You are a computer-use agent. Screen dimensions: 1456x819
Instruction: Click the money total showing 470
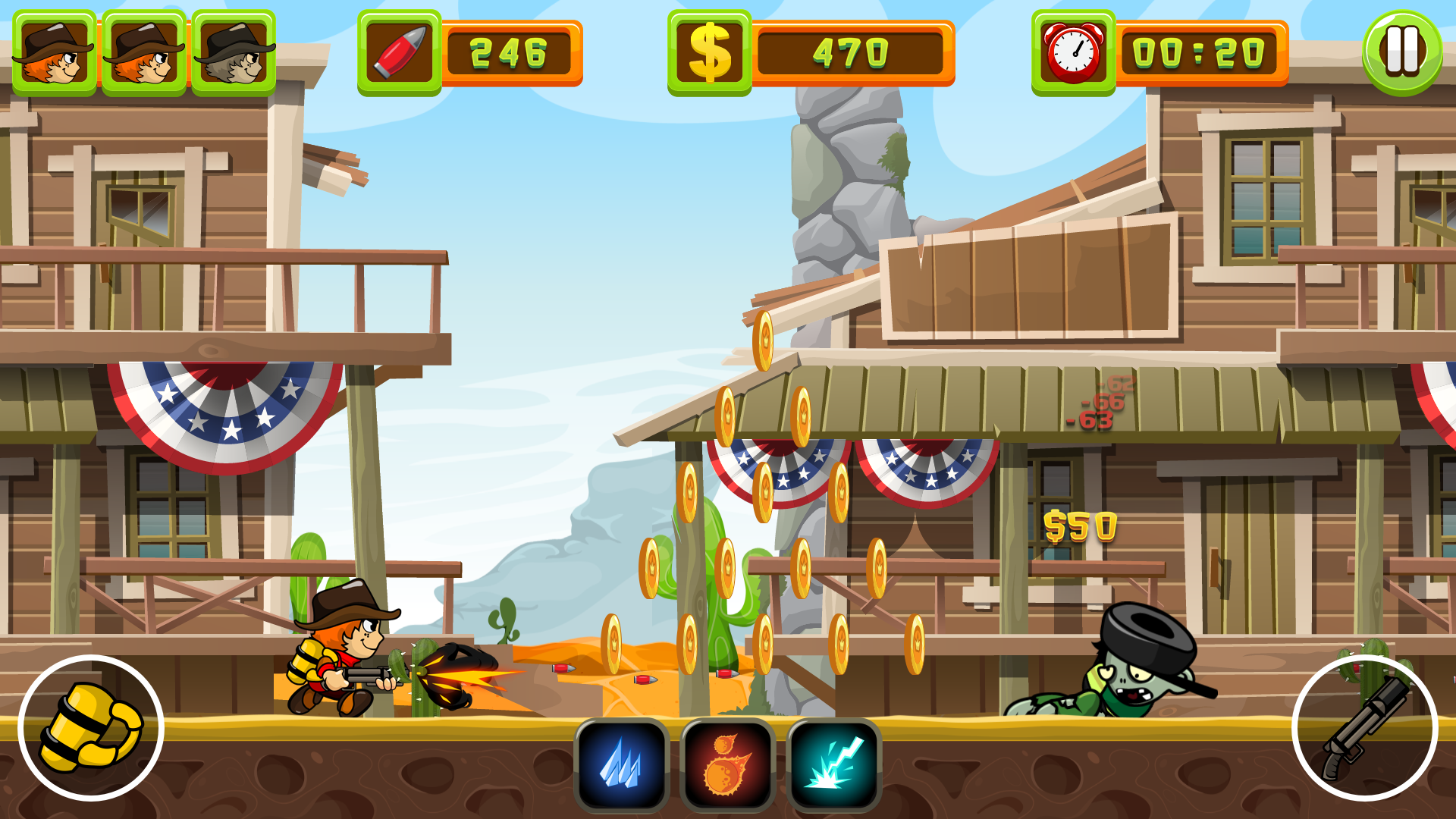[x=849, y=50]
